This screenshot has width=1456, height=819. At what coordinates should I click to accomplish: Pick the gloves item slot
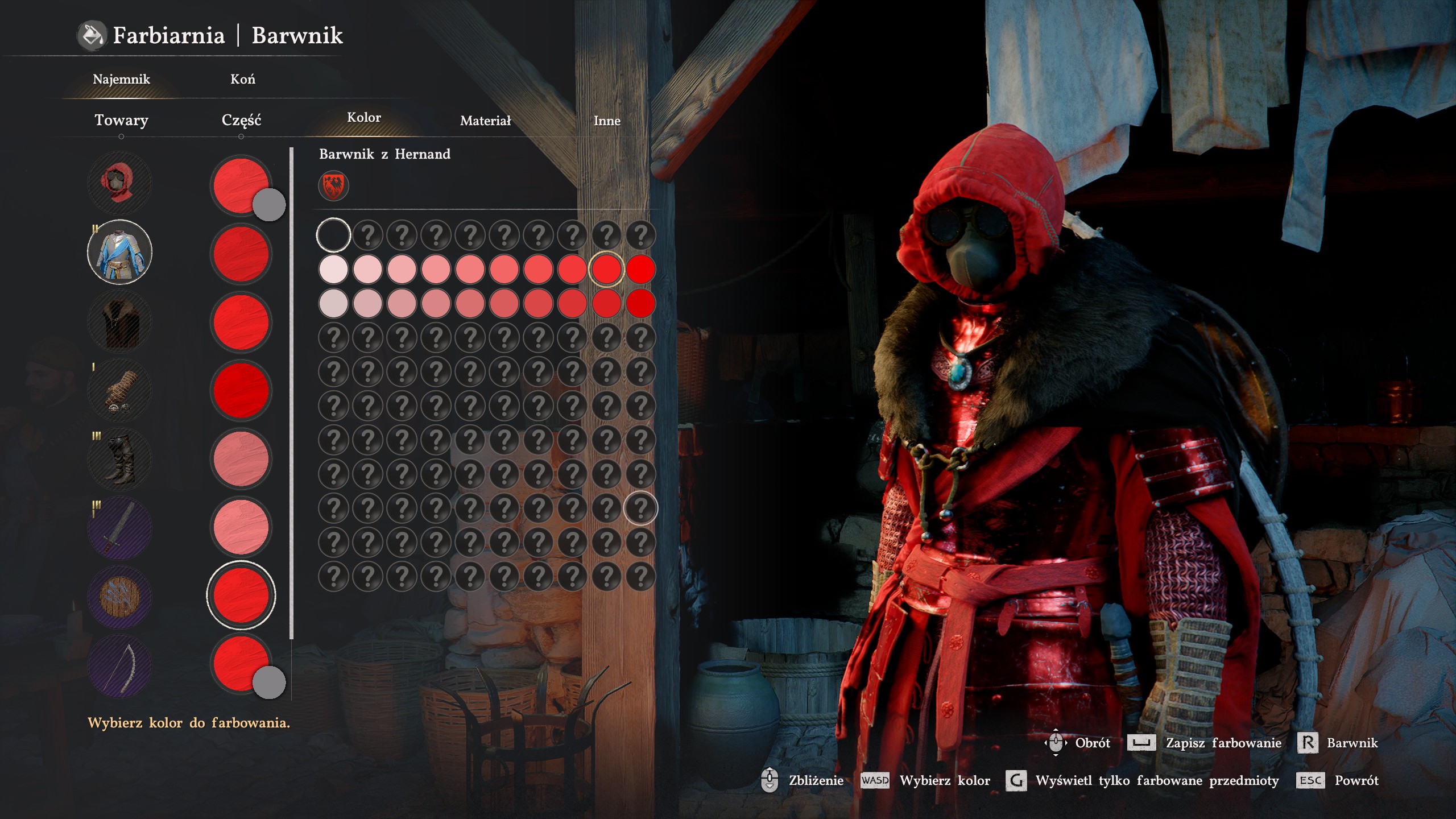(119, 391)
